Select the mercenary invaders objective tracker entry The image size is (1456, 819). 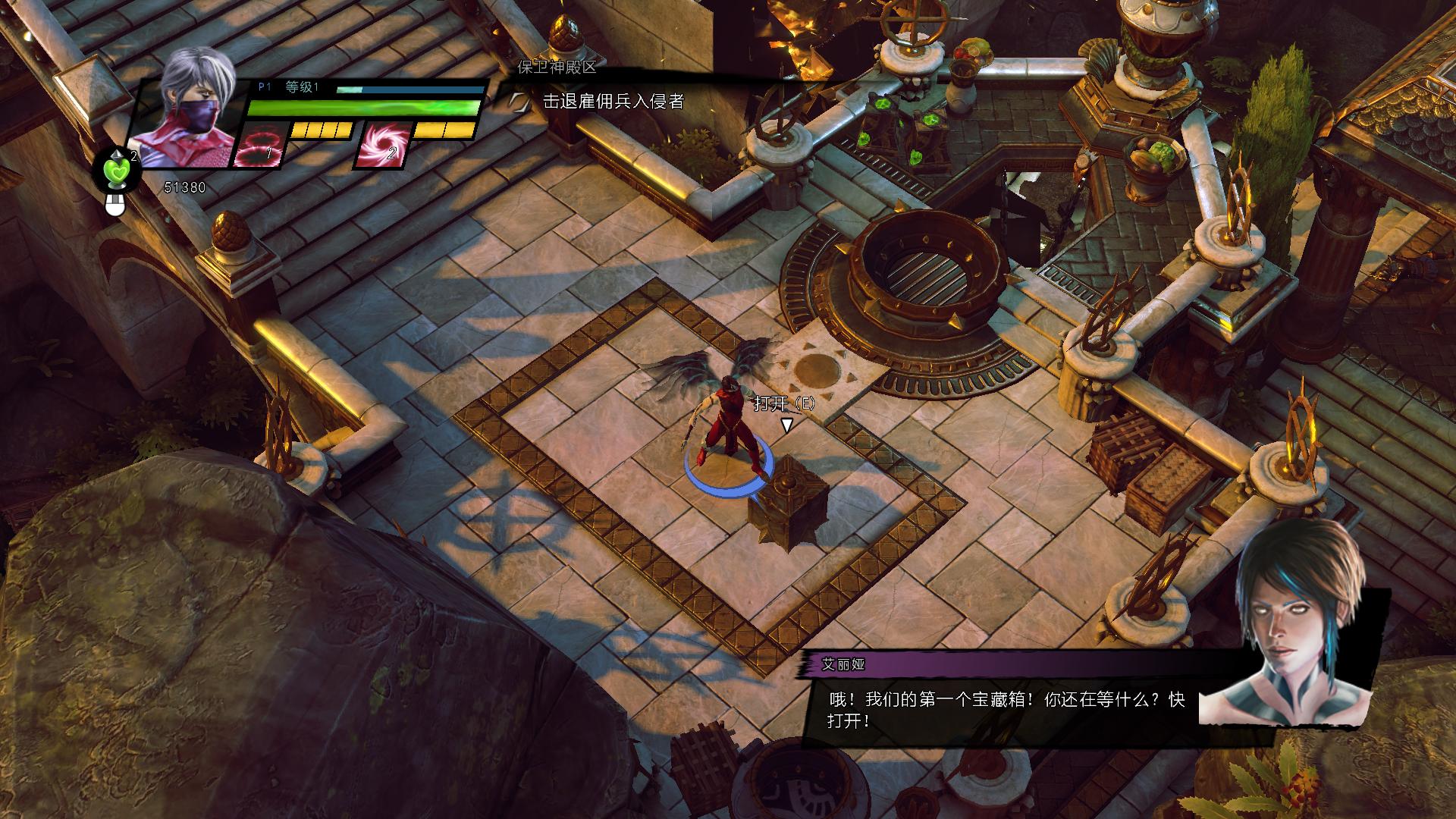613,101
